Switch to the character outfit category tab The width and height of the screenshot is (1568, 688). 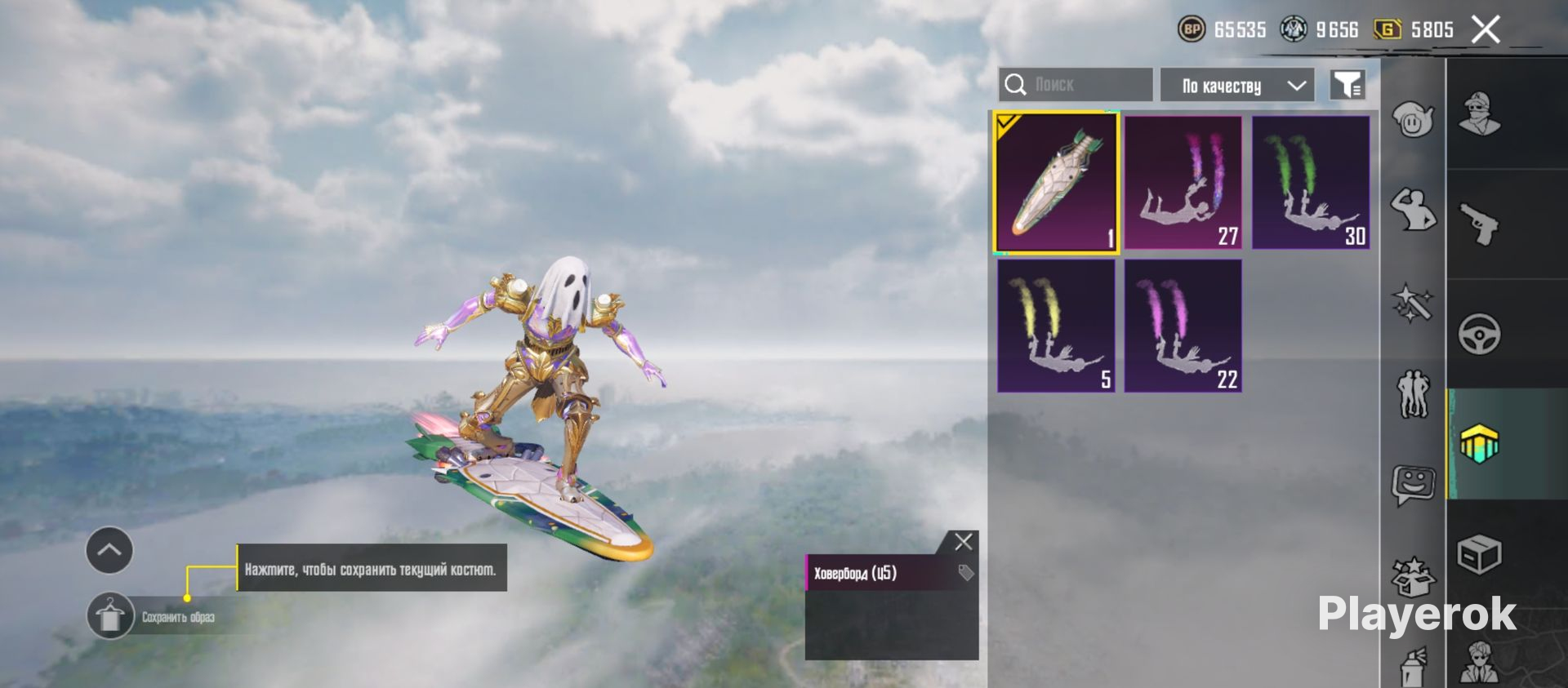click(1479, 113)
